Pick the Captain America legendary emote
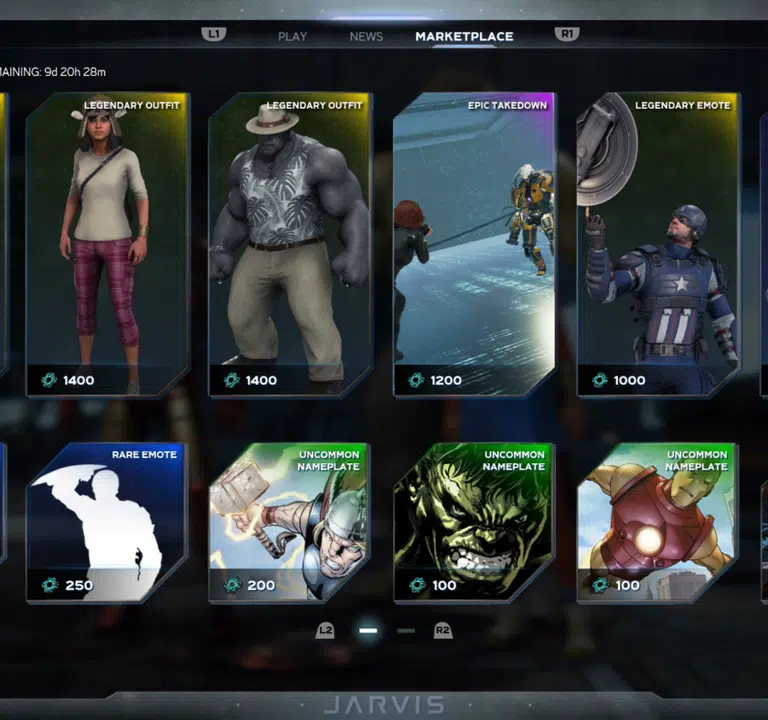Image resolution: width=768 pixels, height=720 pixels. (658, 245)
